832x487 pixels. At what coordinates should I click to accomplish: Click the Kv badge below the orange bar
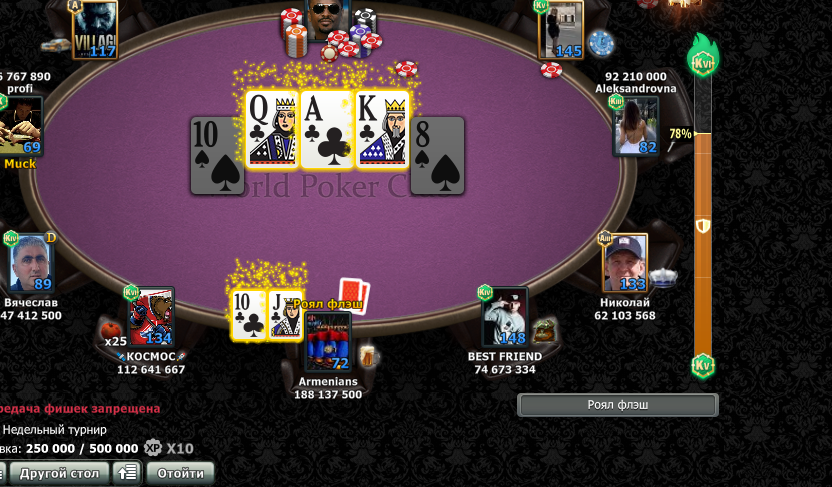[x=703, y=365]
